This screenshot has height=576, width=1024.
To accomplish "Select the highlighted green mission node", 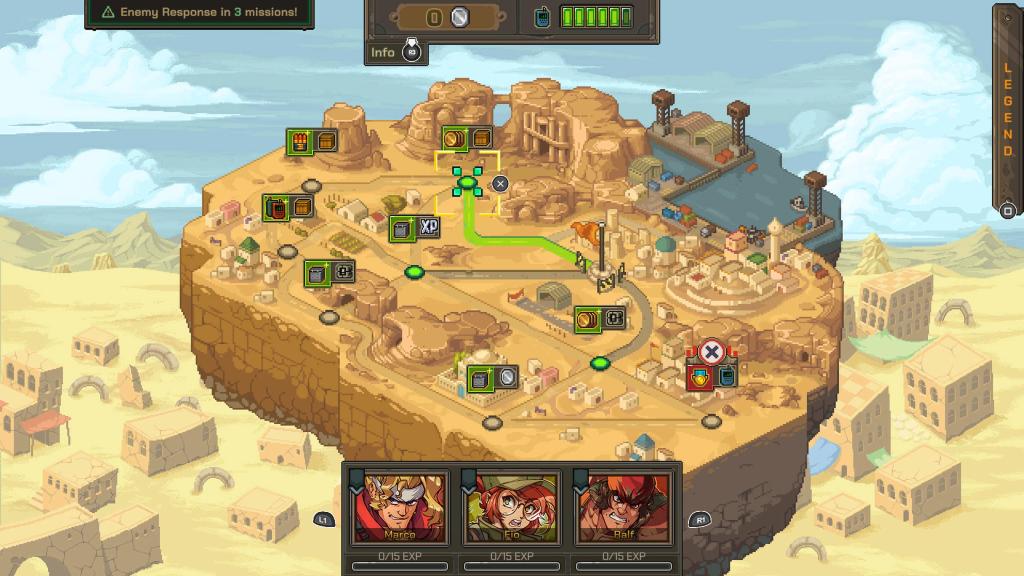I will click(467, 182).
